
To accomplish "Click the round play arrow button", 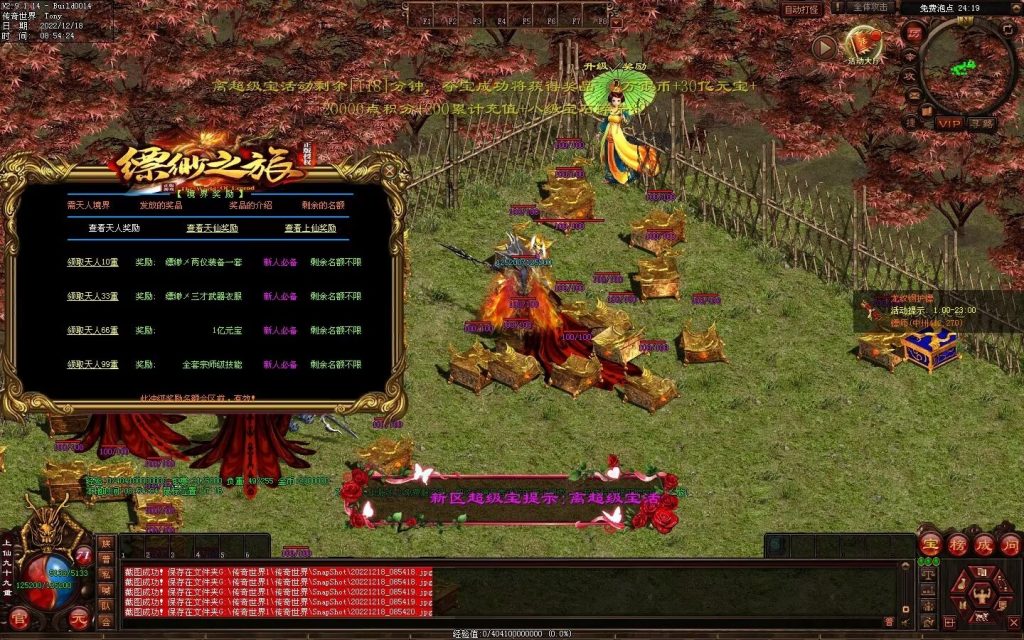I will point(824,46).
